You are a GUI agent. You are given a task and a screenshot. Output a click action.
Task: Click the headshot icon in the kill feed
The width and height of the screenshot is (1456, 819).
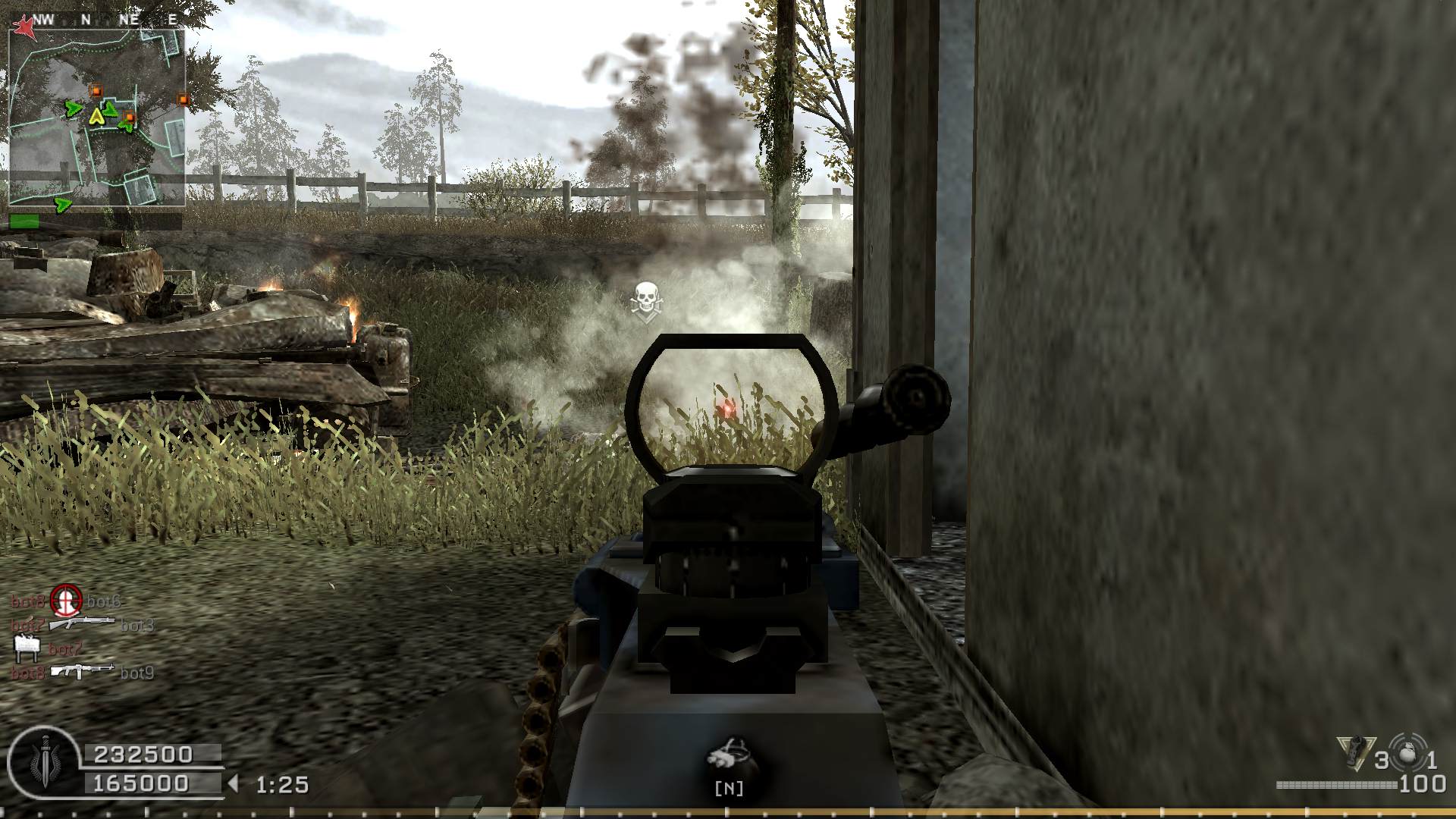coord(65,601)
